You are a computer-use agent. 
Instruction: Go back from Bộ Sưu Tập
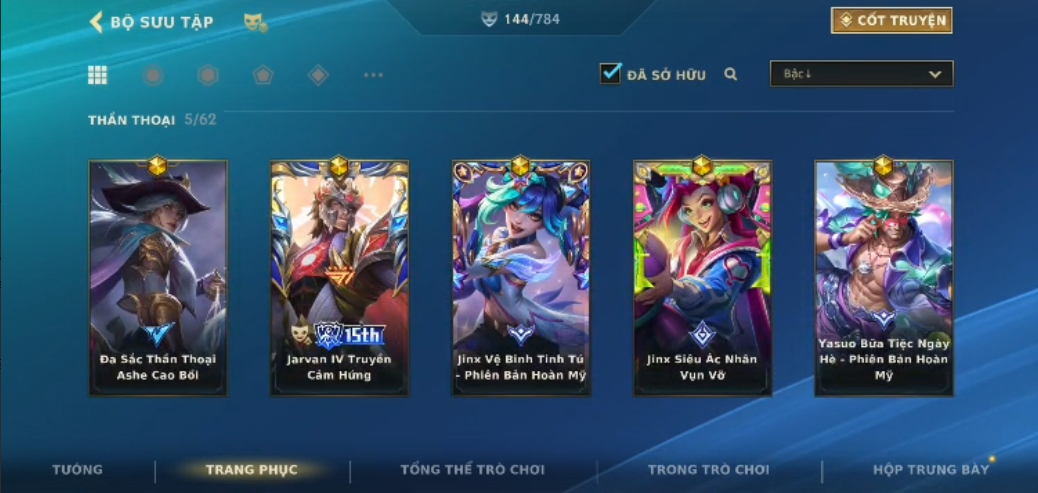(x=97, y=22)
